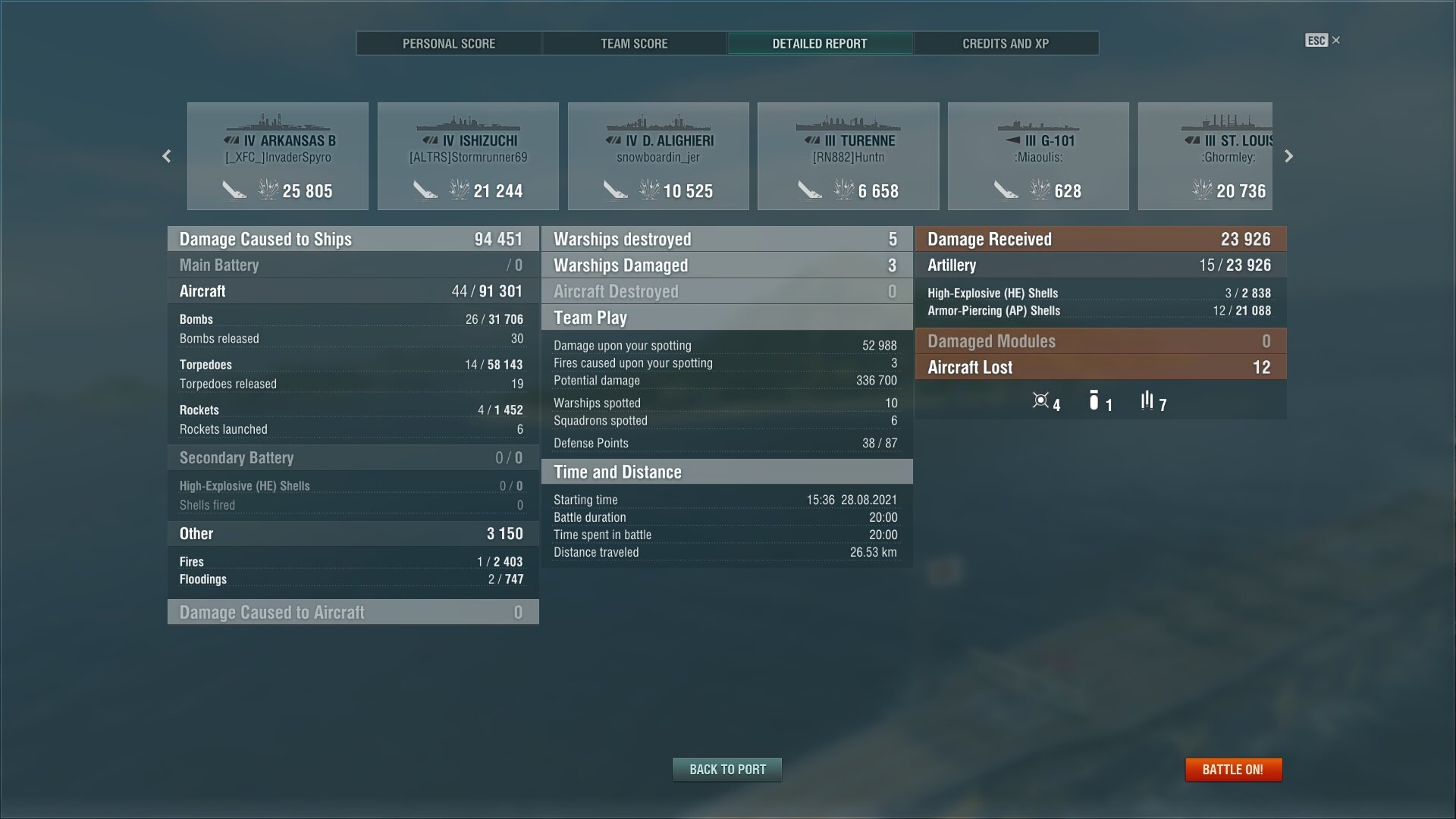Image resolution: width=1456 pixels, height=819 pixels.
Task: Start another match with Battle On!
Action: pos(1233,770)
